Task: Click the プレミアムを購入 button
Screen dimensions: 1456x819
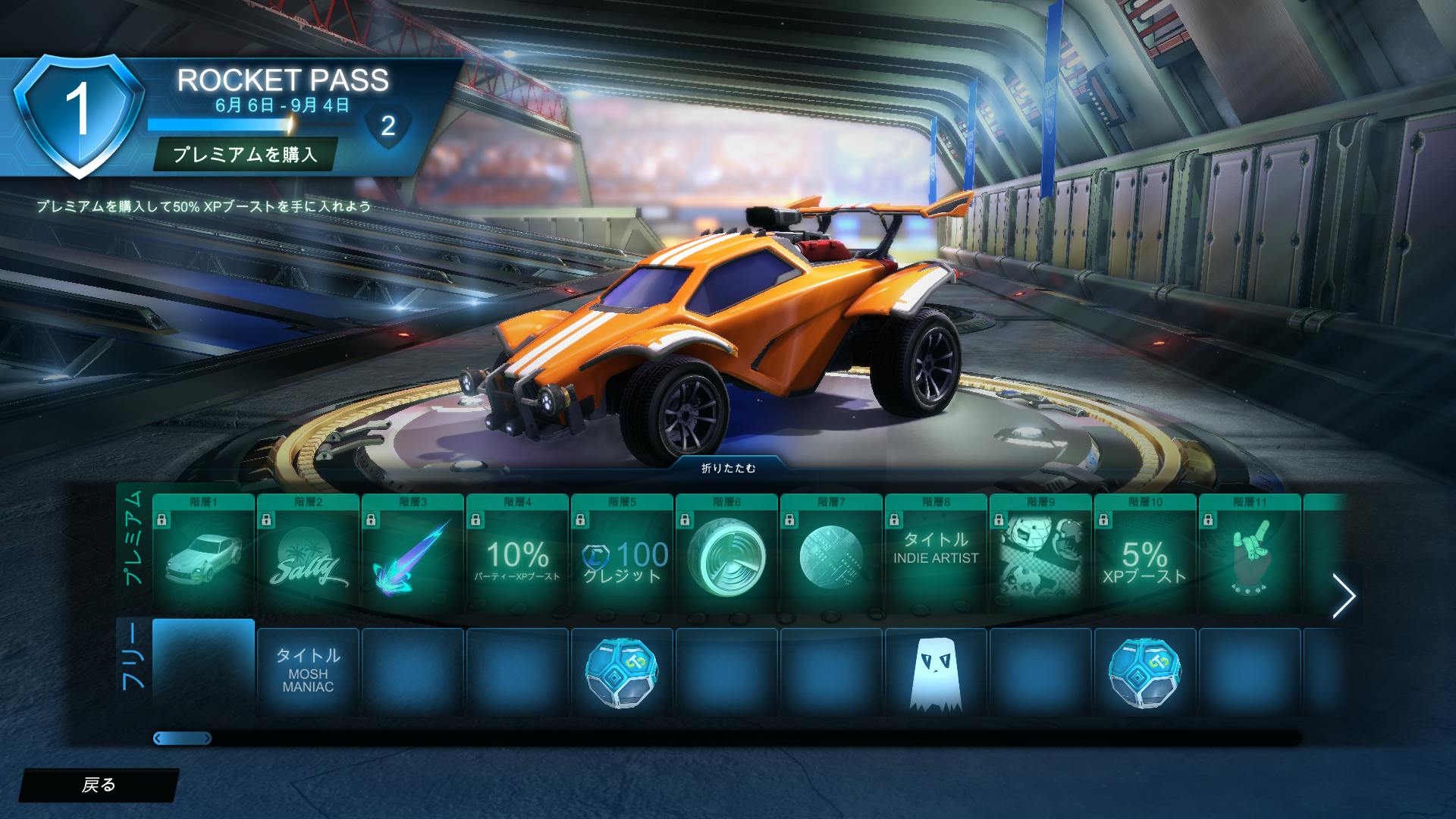Action: click(x=245, y=155)
